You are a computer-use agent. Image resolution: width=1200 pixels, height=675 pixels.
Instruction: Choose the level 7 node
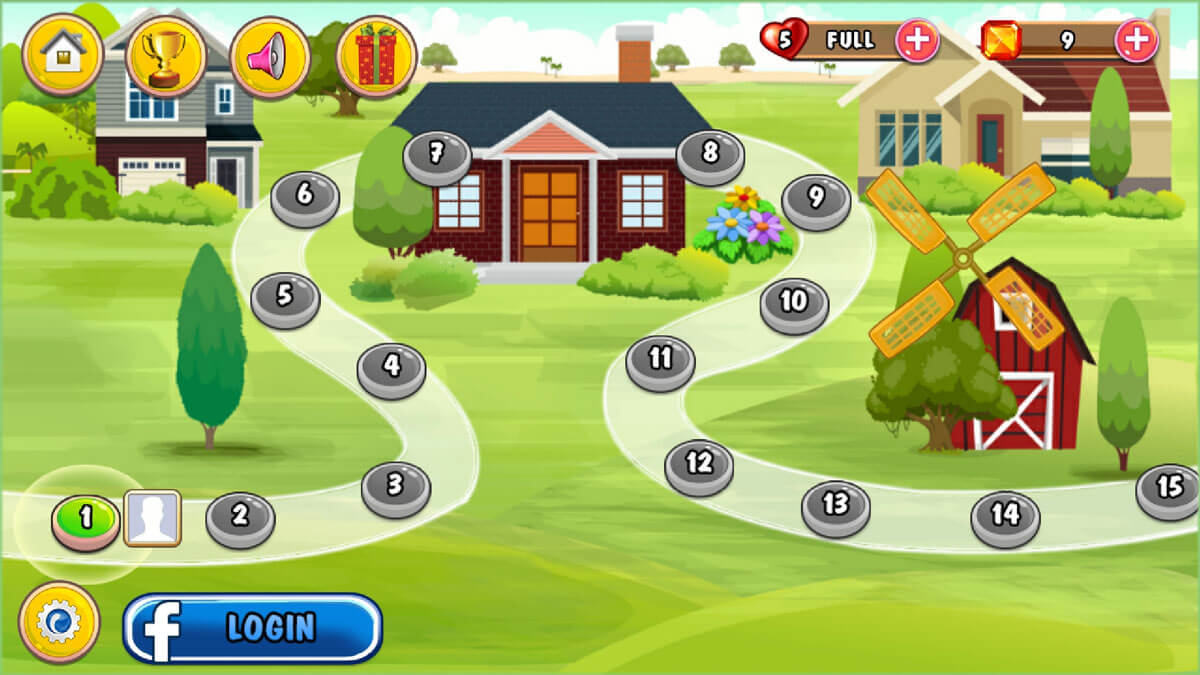437,155
